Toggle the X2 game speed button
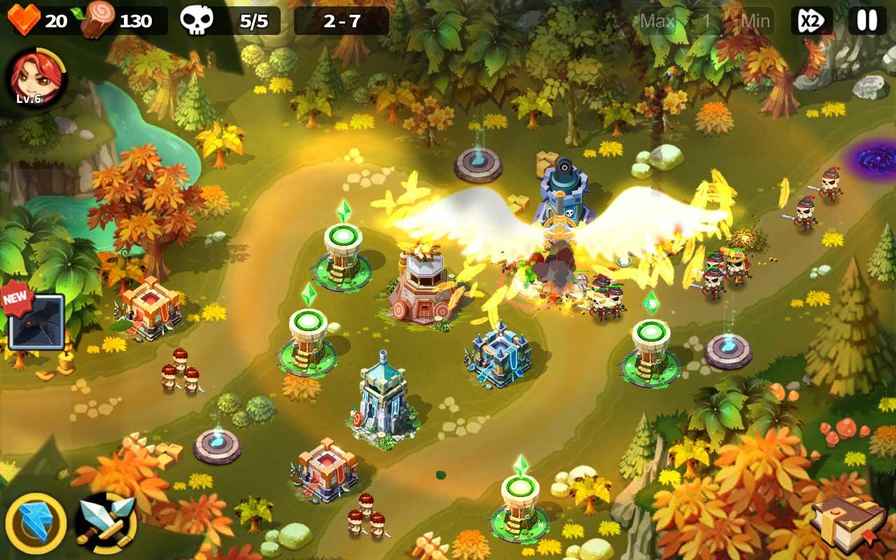 tap(810, 20)
